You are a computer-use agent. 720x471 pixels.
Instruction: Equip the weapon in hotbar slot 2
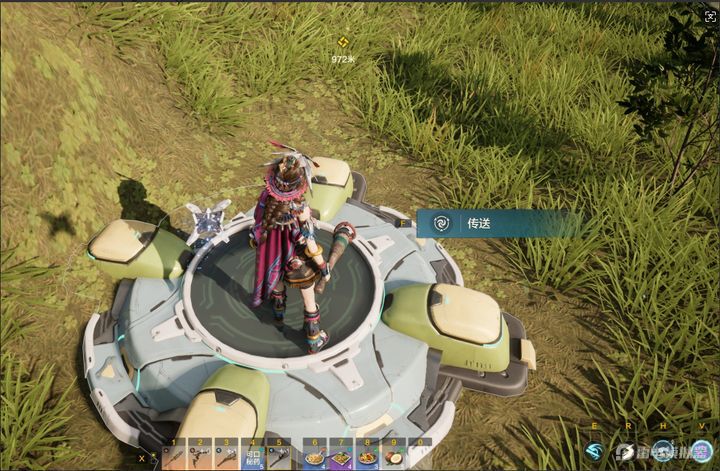tap(201, 455)
